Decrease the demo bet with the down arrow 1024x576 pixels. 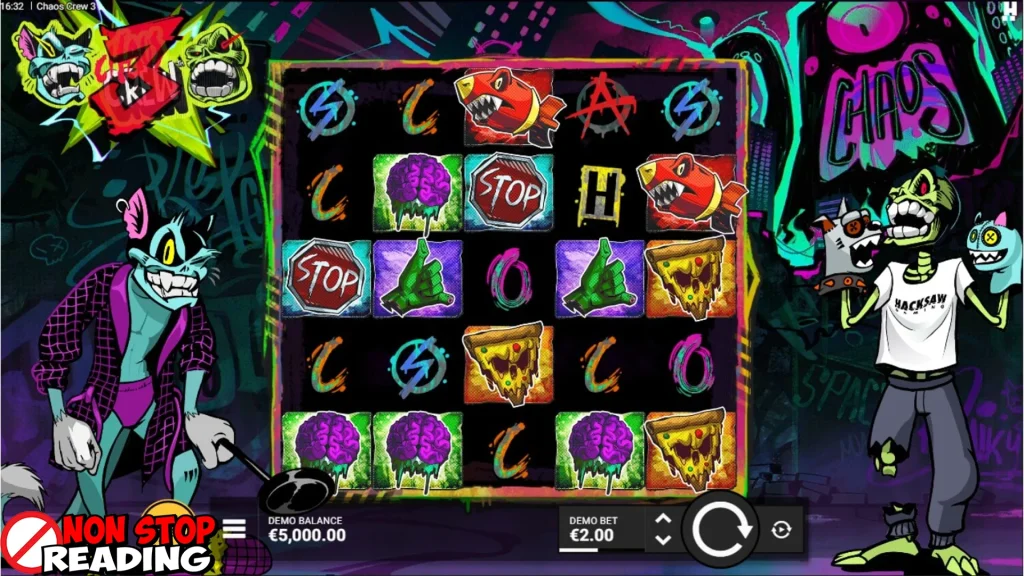tap(662, 540)
